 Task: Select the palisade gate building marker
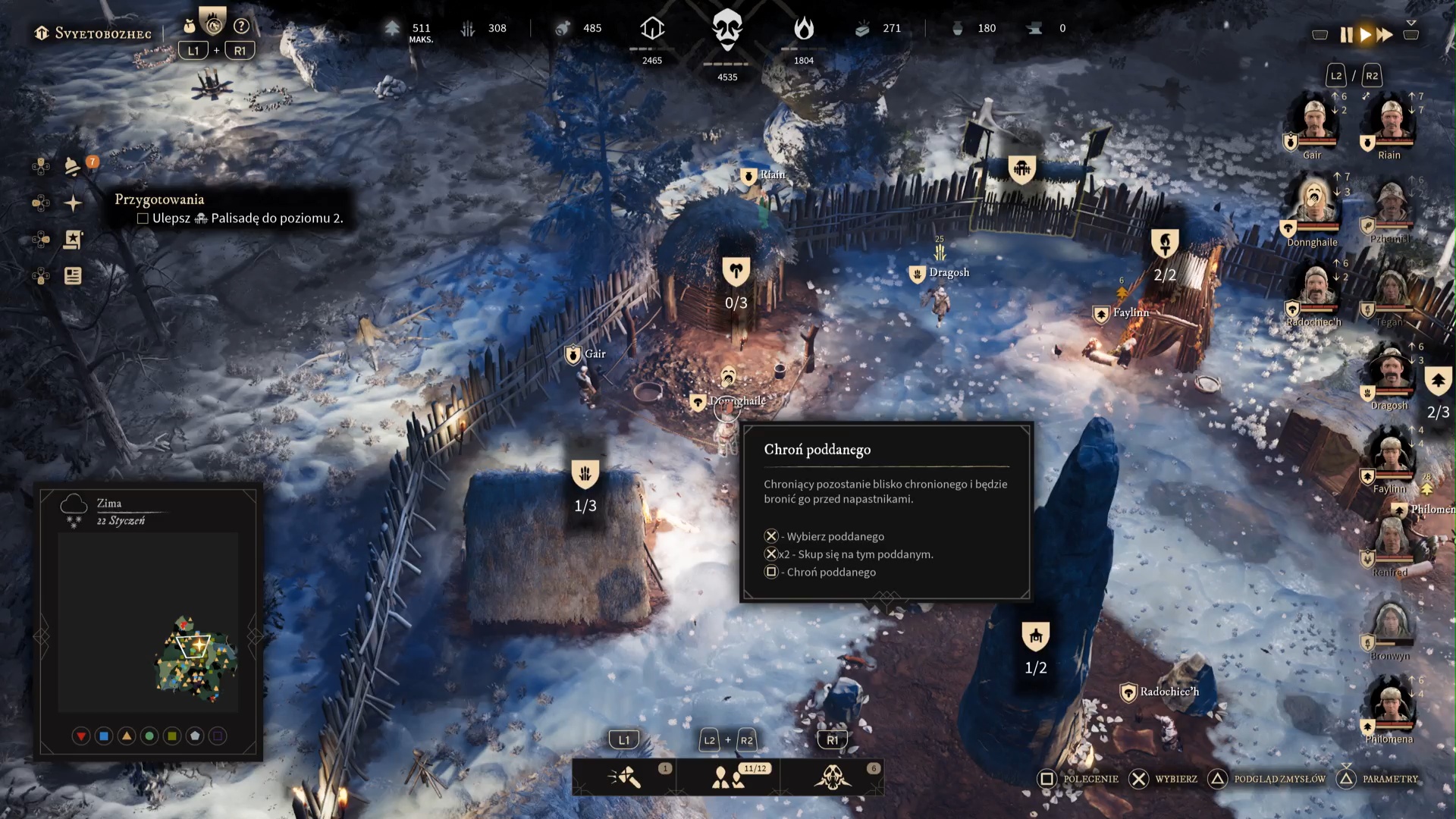coord(1021,169)
